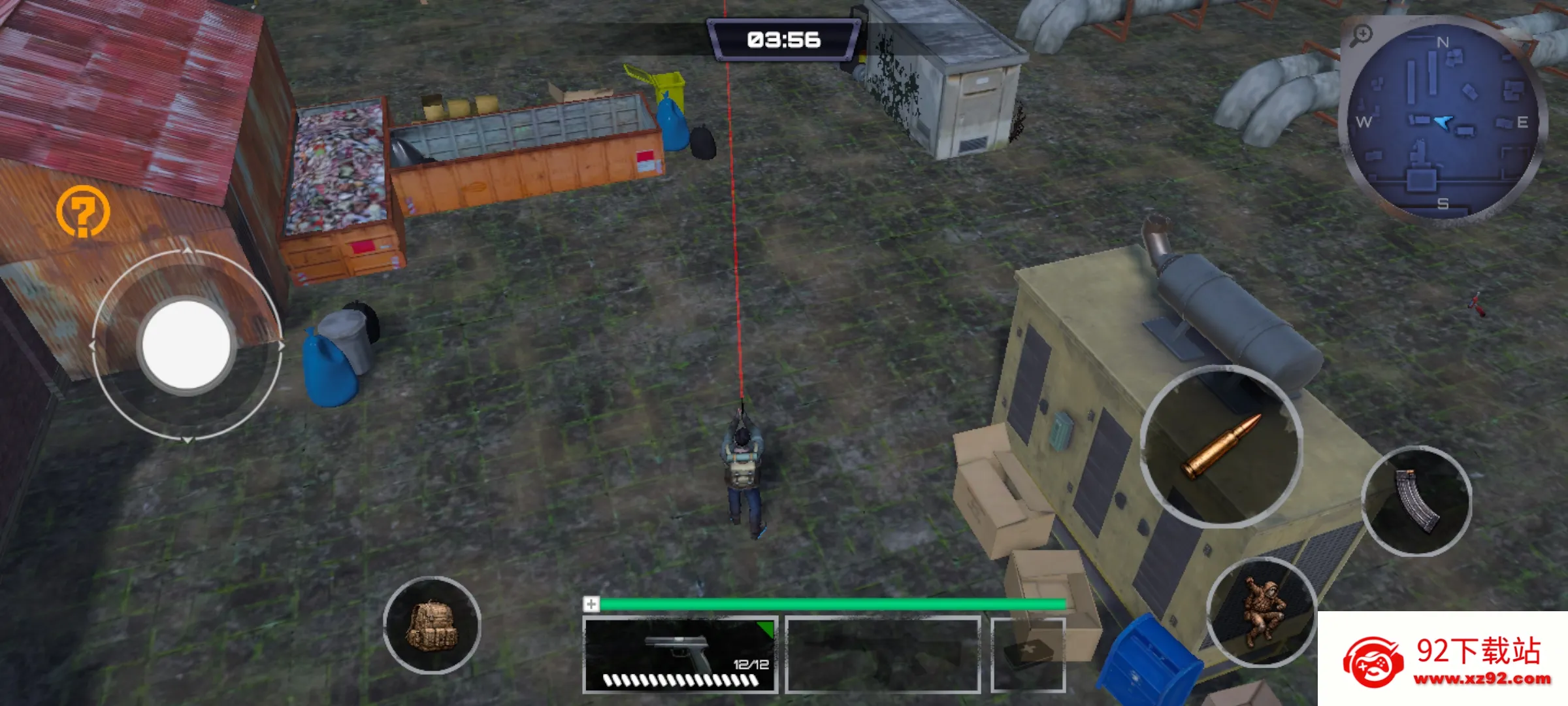Click the circular minimap
This screenshot has width=1568, height=706.
click(1443, 122)
